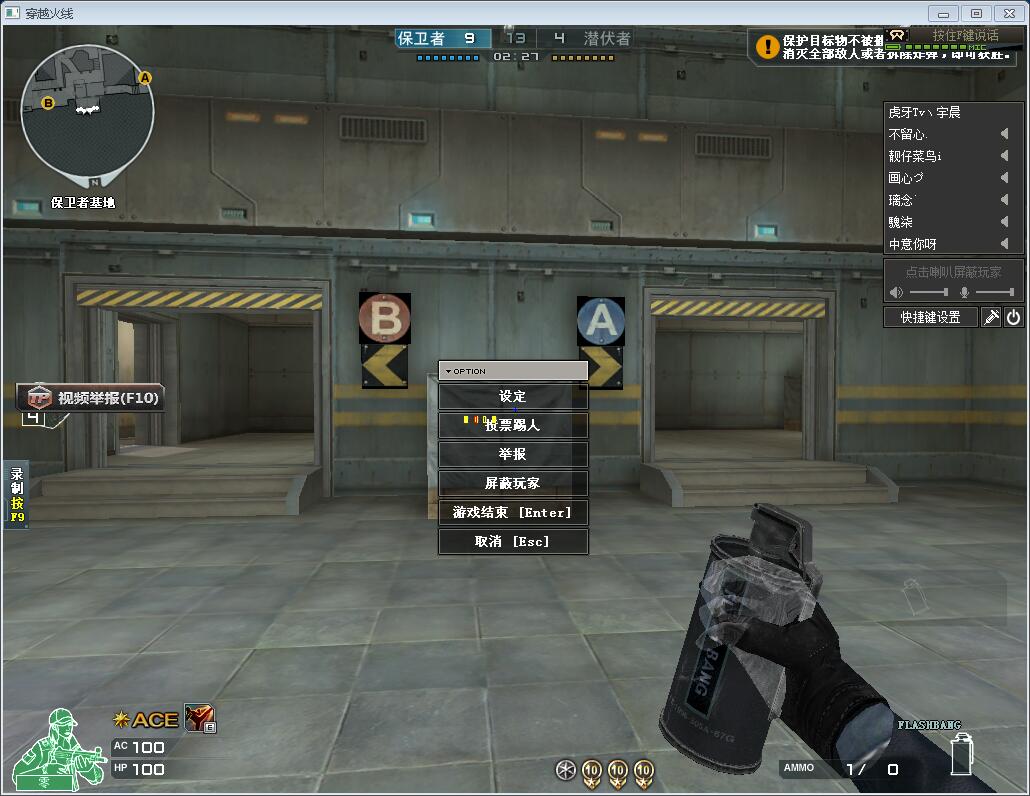Image resolution: width=1030 pixels, height=796 pixels.
Task: Open 设定 (Settings) in the option menu
Action: [513, 397]
